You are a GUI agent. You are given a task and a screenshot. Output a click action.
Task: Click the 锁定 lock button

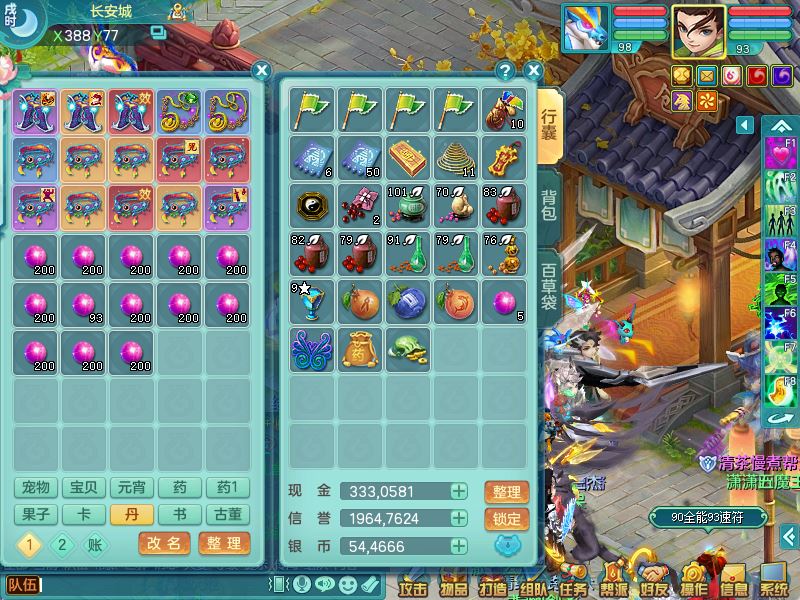(x=506, y=519)
